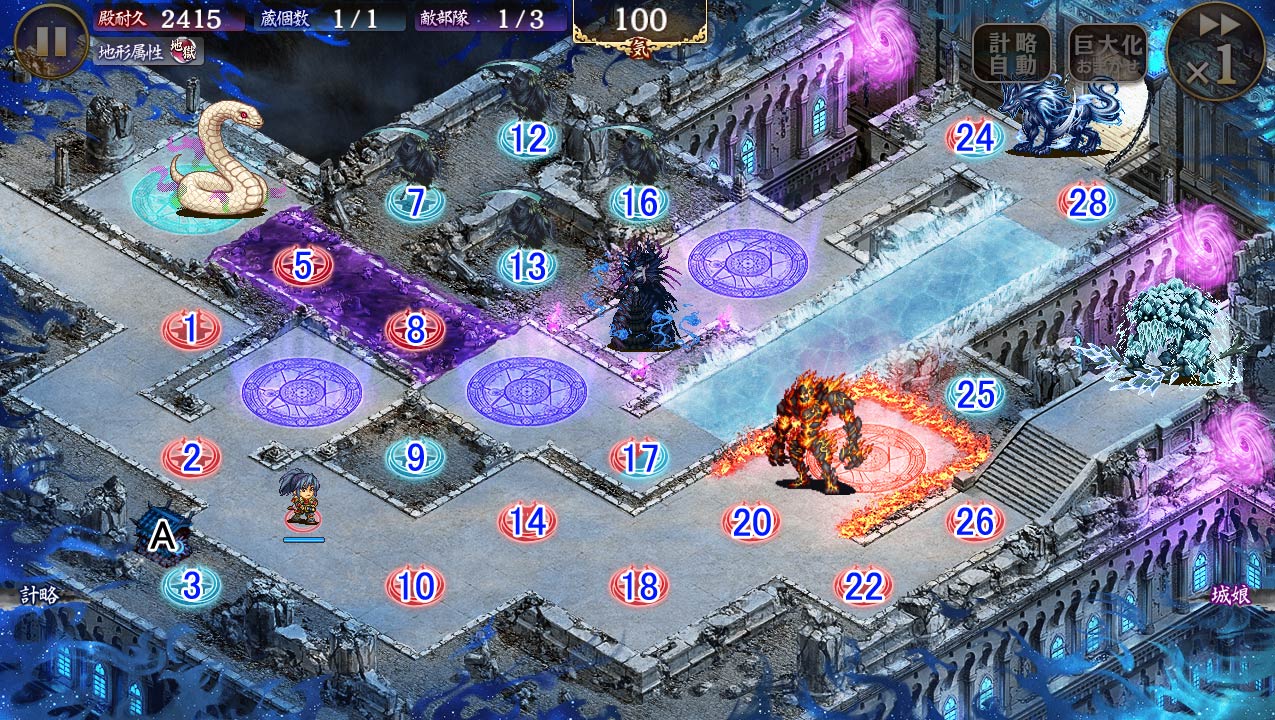Change game speed with the ×1 button

(x=1215, y=51)
